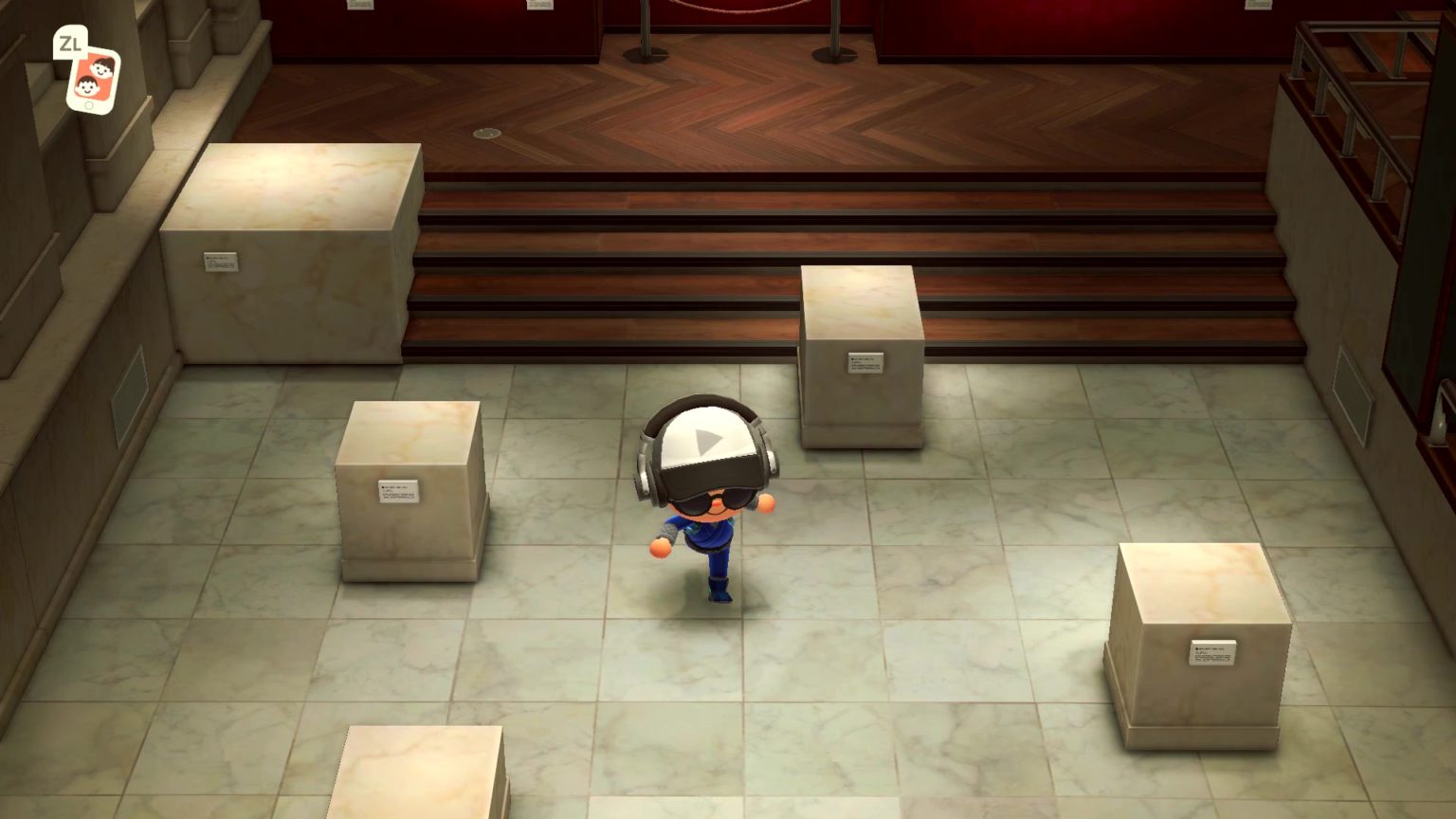Screen dimensions: 1456x819
Task: Read the label on the center pedestal
Action: point(864,362)
